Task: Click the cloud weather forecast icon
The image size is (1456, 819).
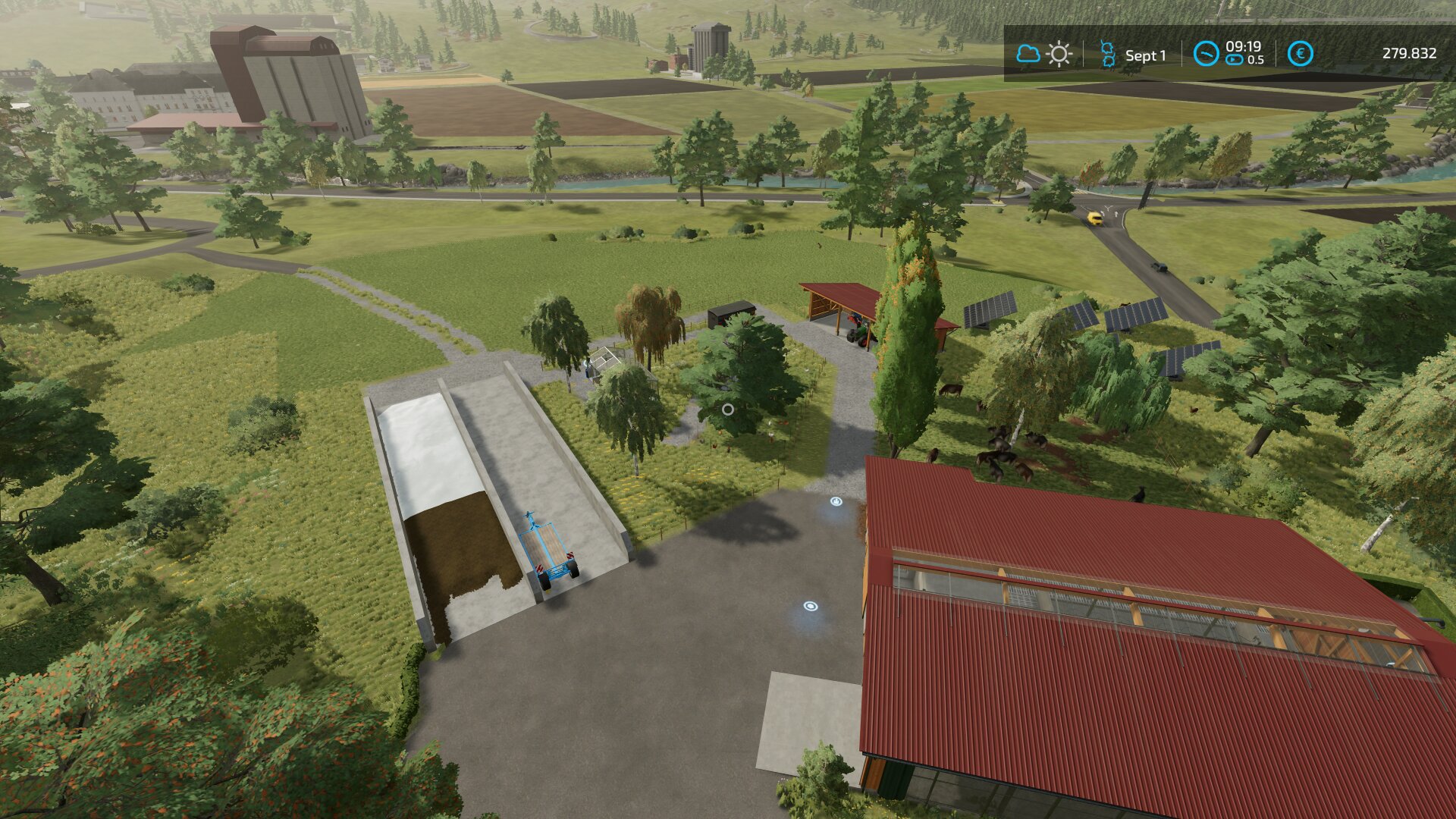Action: coord(1028,54)
